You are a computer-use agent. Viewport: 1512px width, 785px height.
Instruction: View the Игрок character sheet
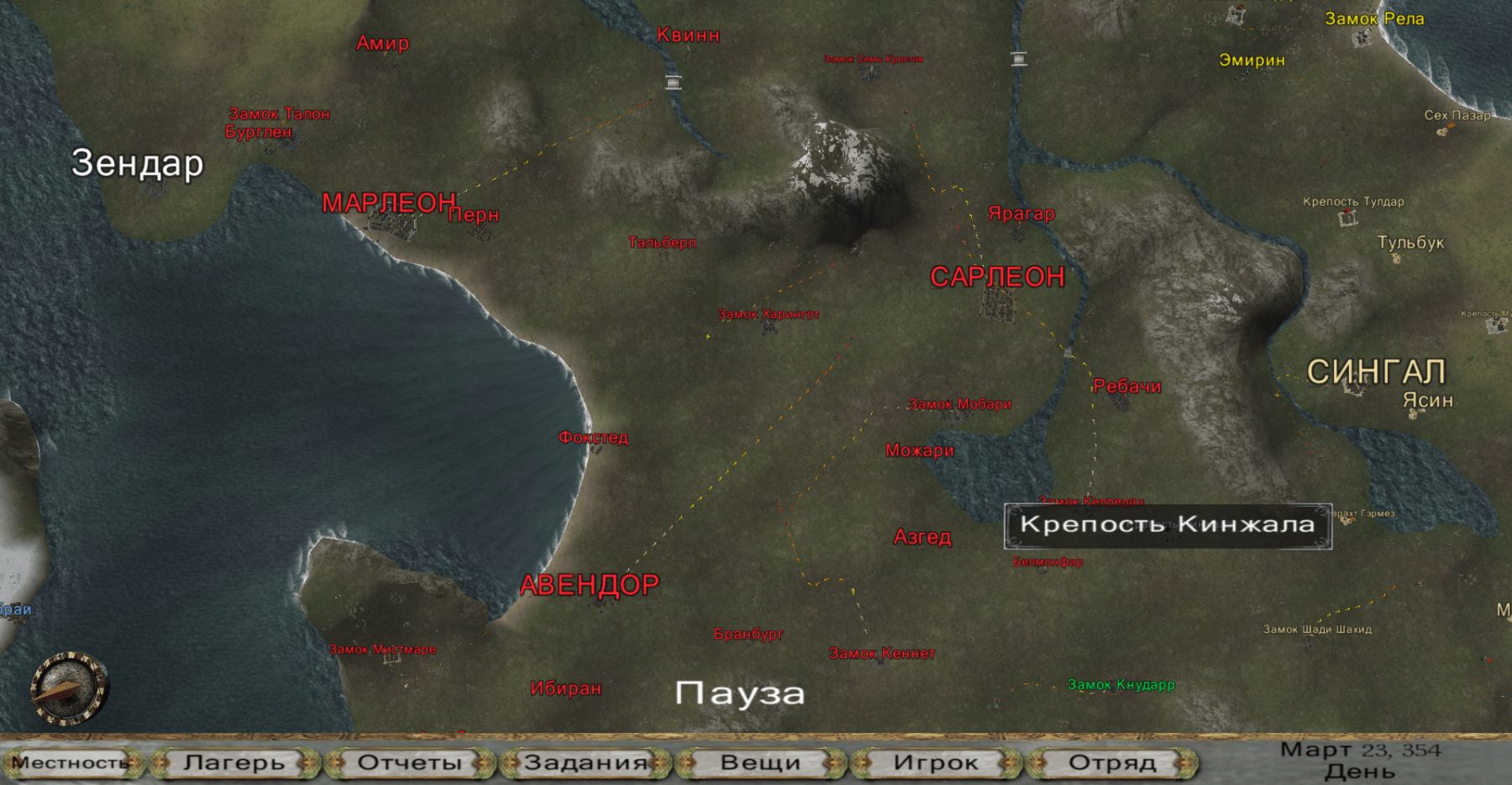pos(936,762)
